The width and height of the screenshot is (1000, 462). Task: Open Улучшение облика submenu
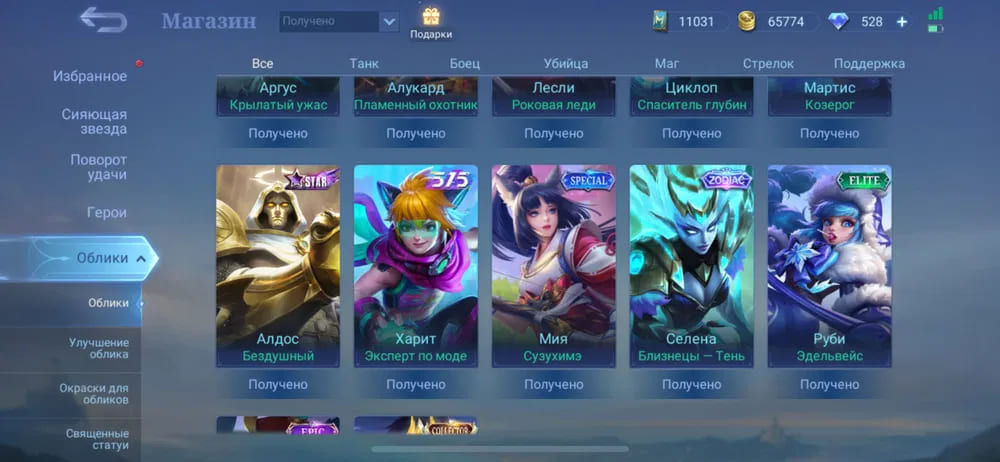pos(98,348)
